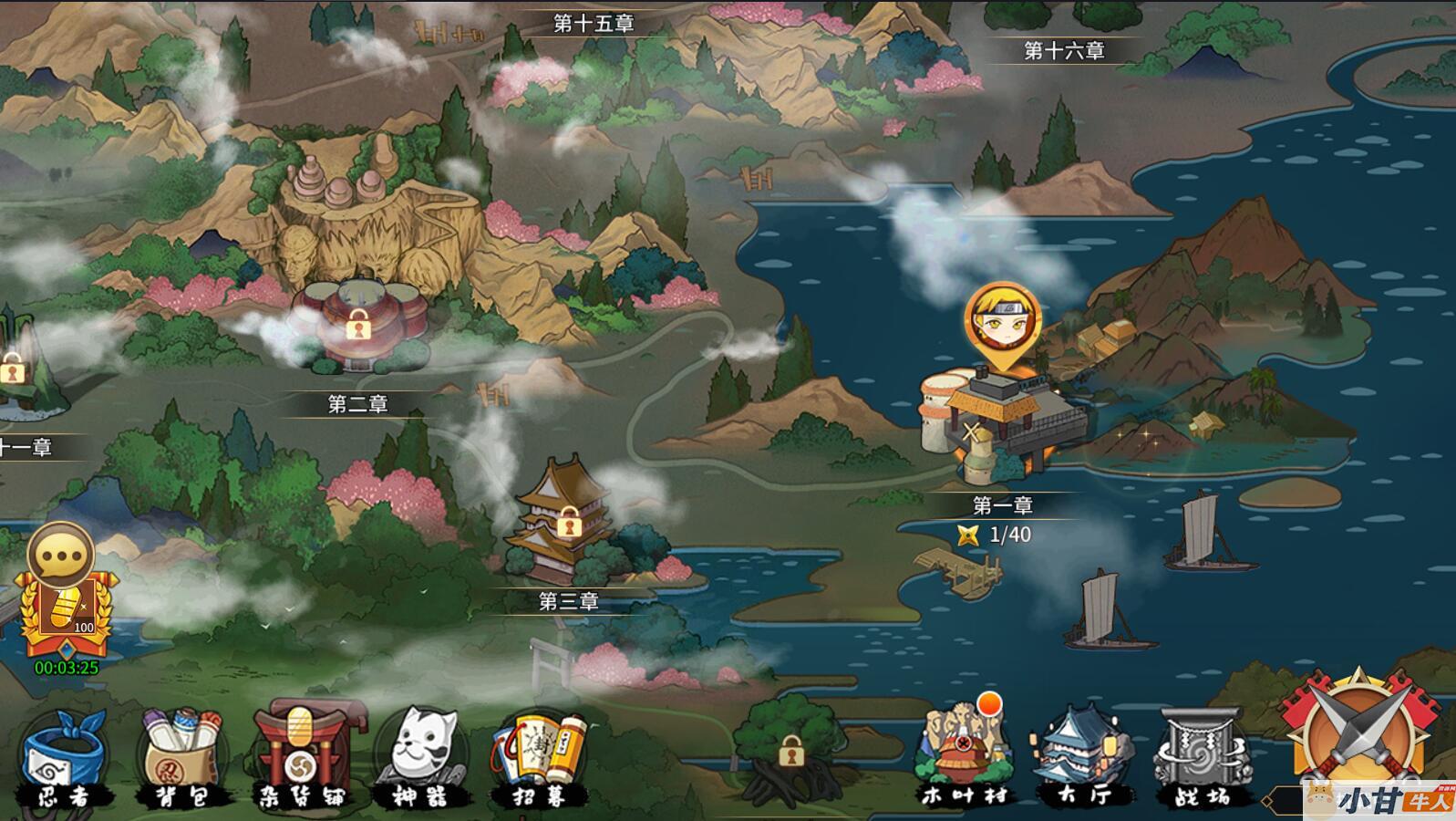Select the locked 第二章 chapter

coord(358,326)
